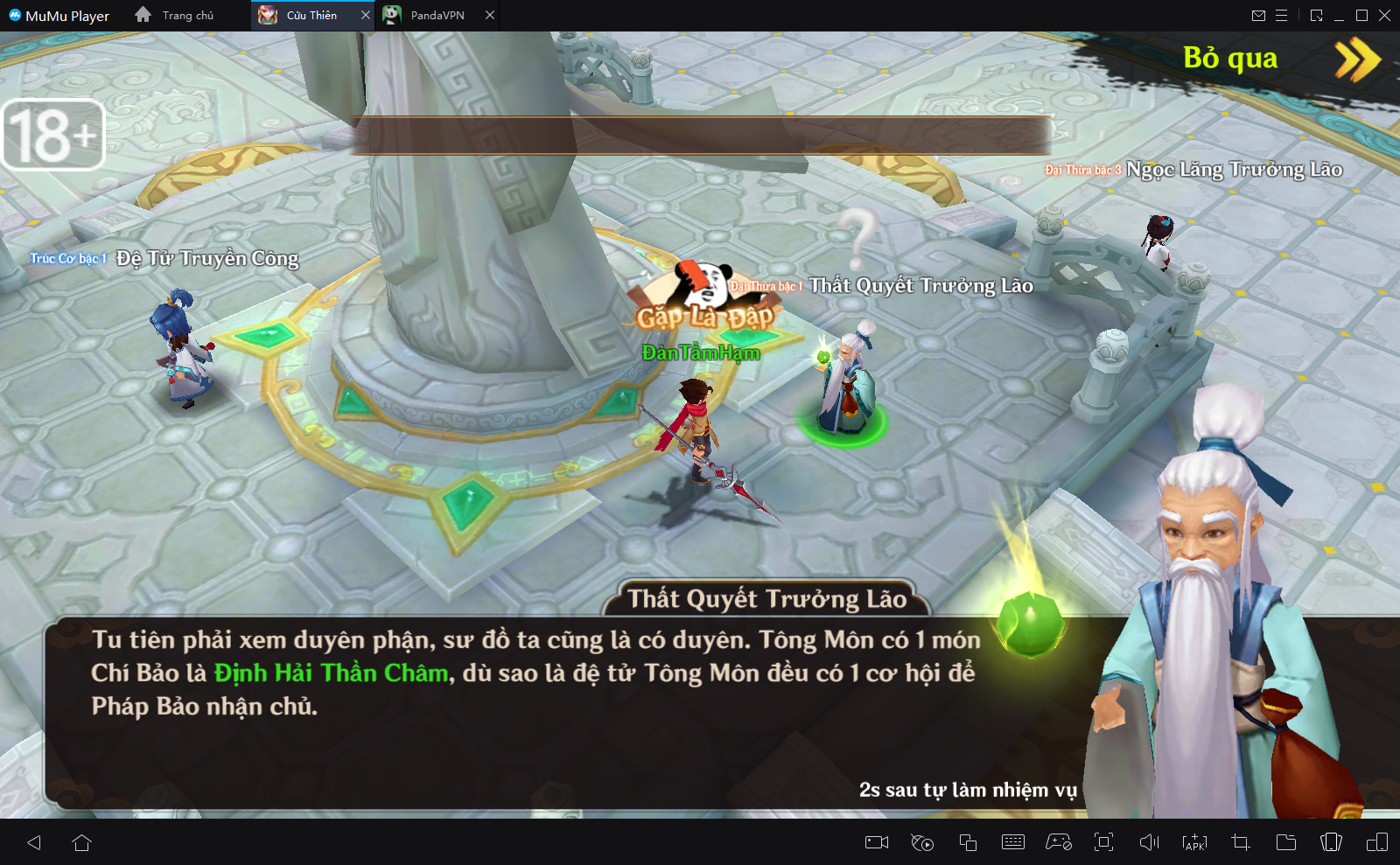Open the emulator volume control

pyautogui.click(x=1149, y=842)
